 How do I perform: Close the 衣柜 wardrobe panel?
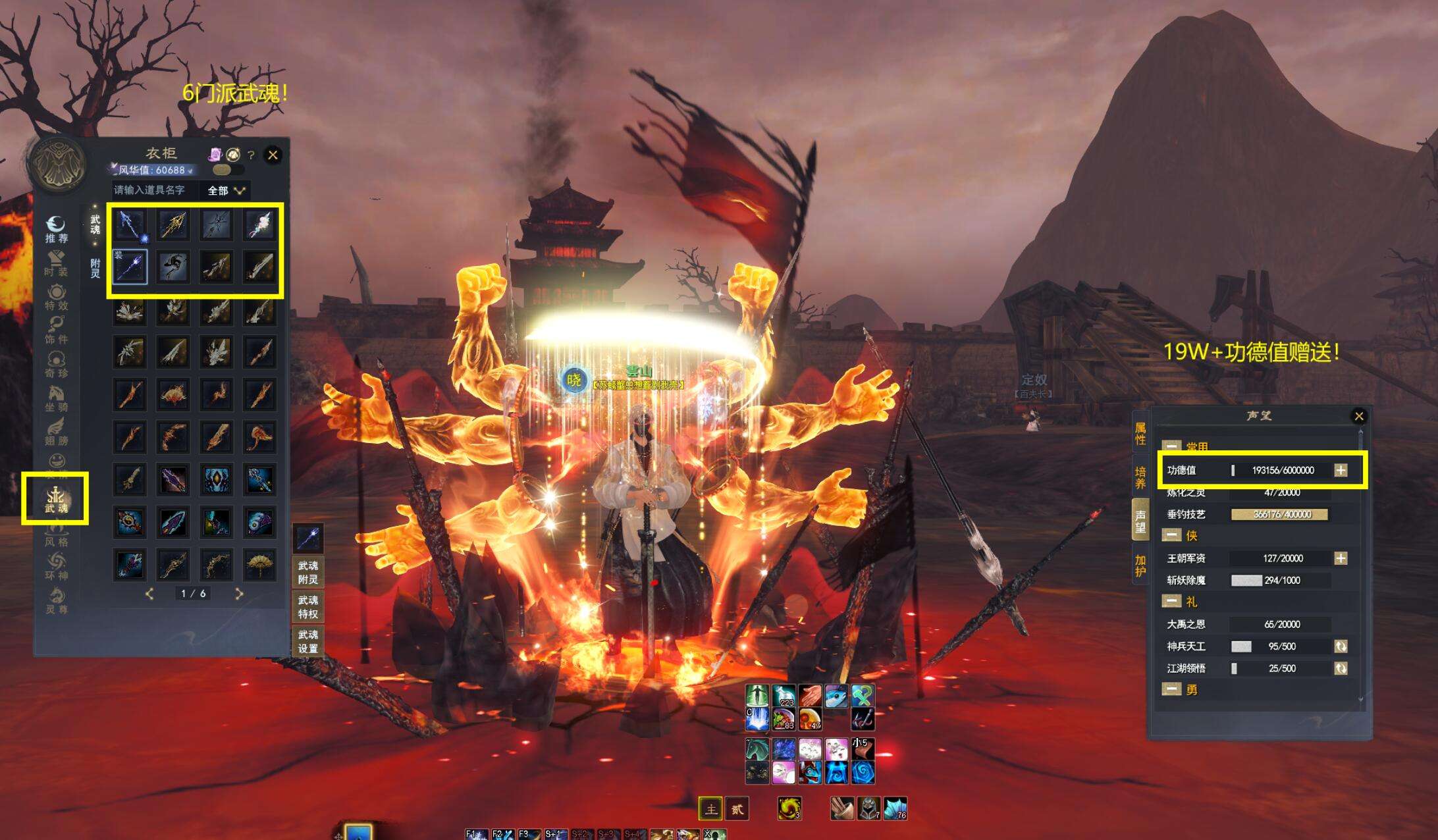[273, 155]
